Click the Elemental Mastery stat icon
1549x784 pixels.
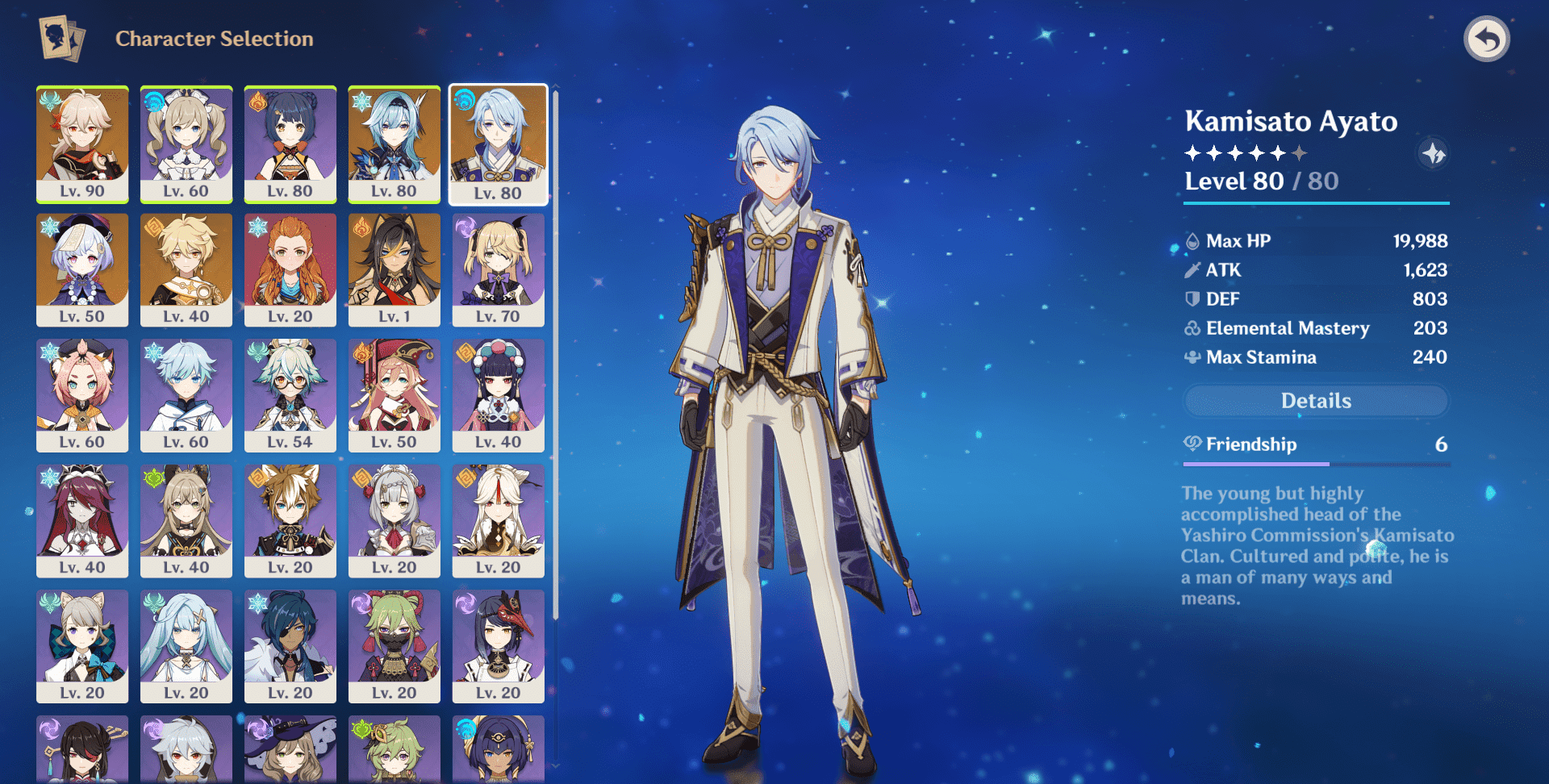[1191, 328]
